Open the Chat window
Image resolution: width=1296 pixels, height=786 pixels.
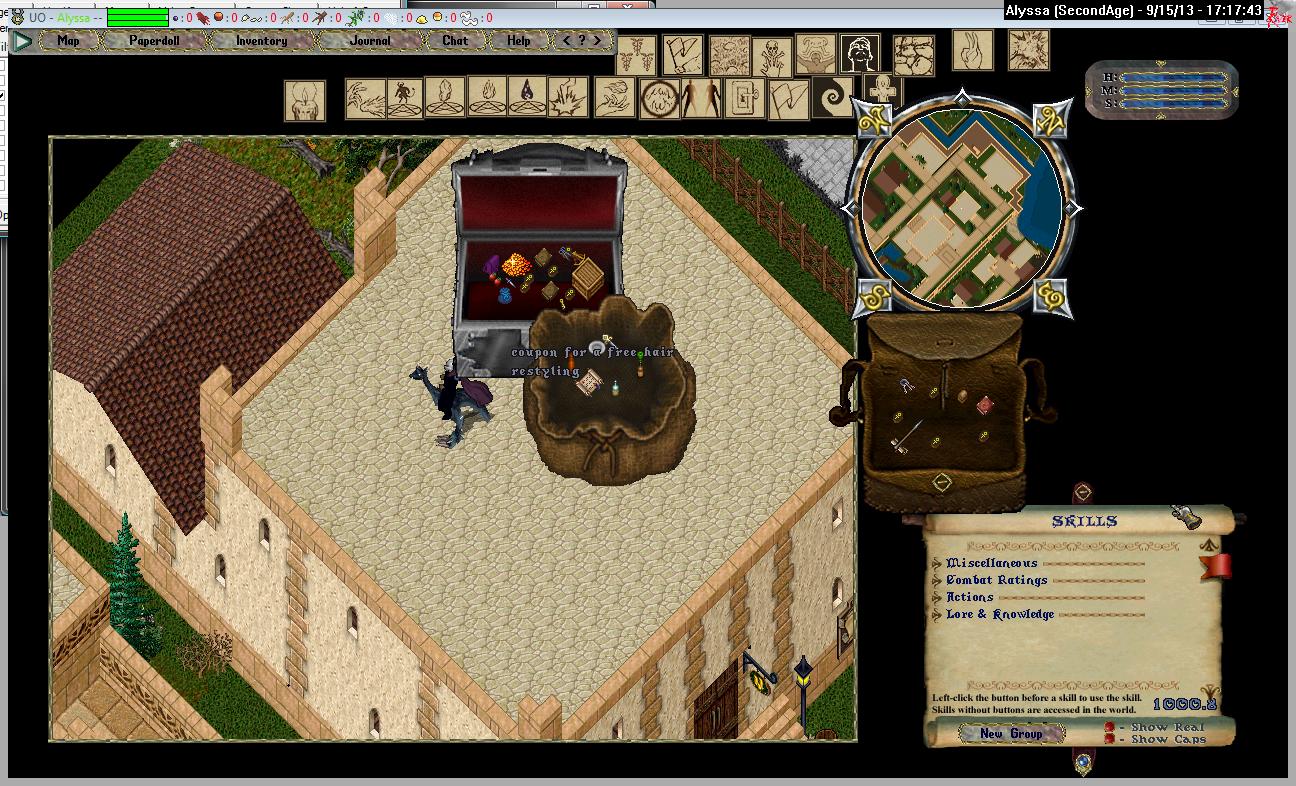tap(455, 41)
